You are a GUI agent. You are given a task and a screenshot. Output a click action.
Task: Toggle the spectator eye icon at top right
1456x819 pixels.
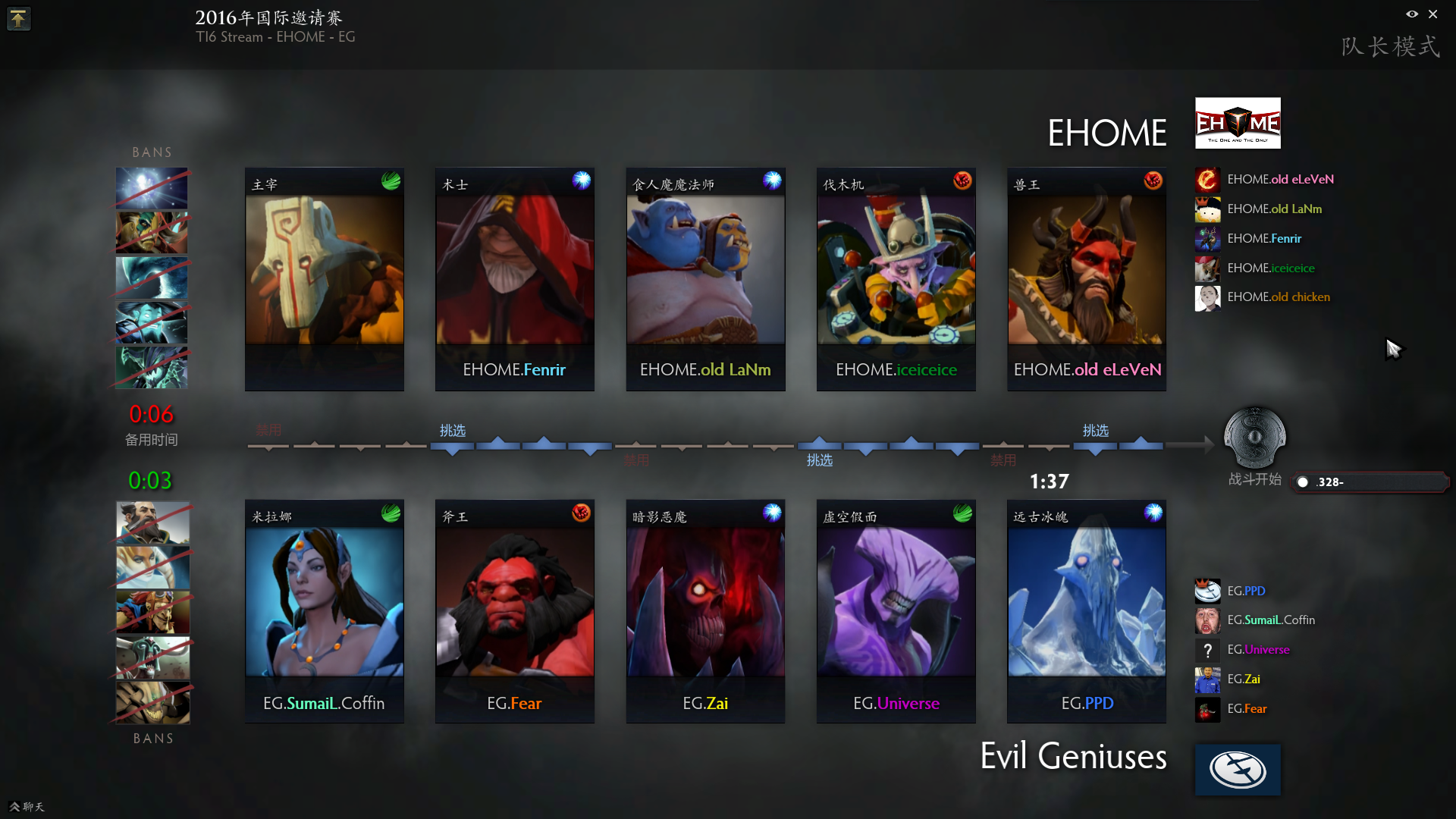tap(1412, 14)
